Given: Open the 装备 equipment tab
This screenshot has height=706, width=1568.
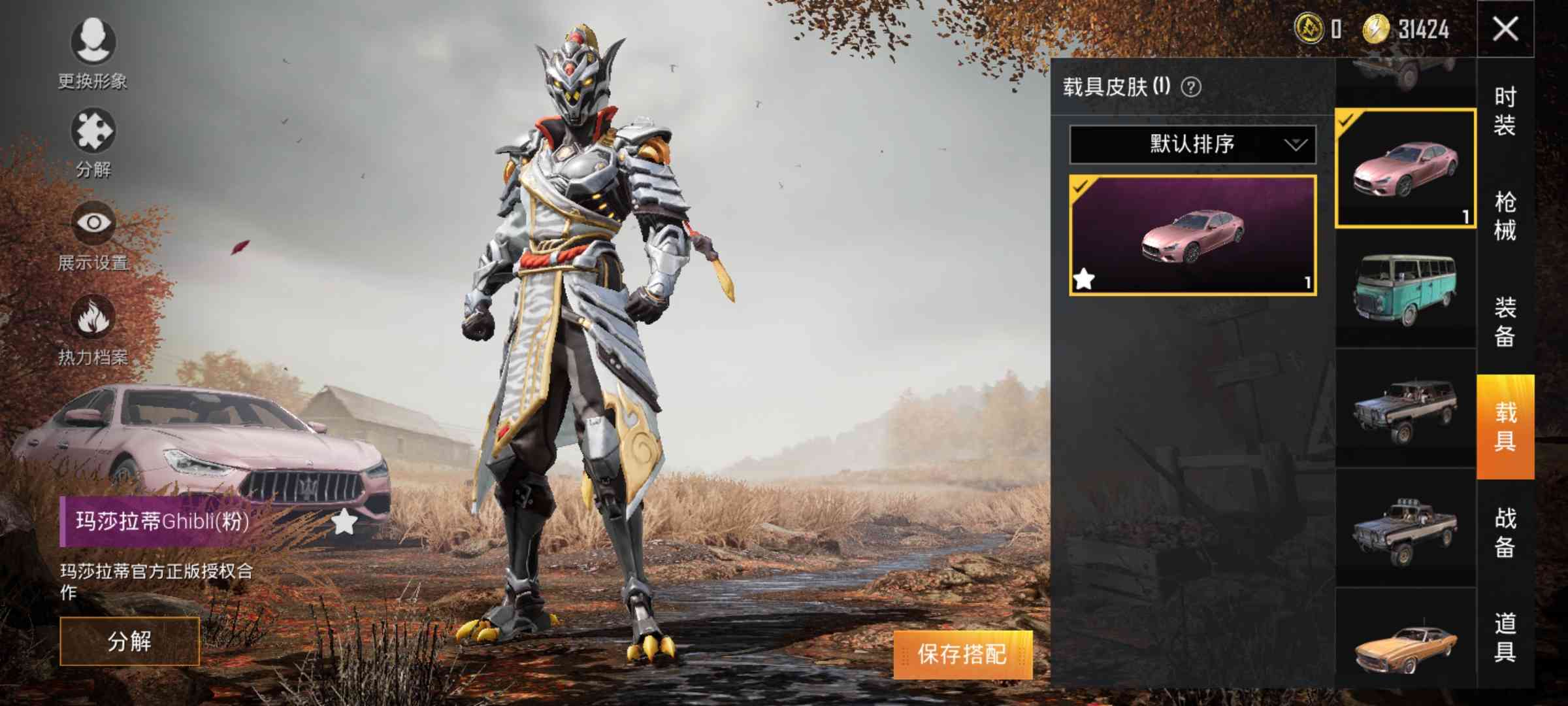Looking at the screenshot, I should (1505, 322).
